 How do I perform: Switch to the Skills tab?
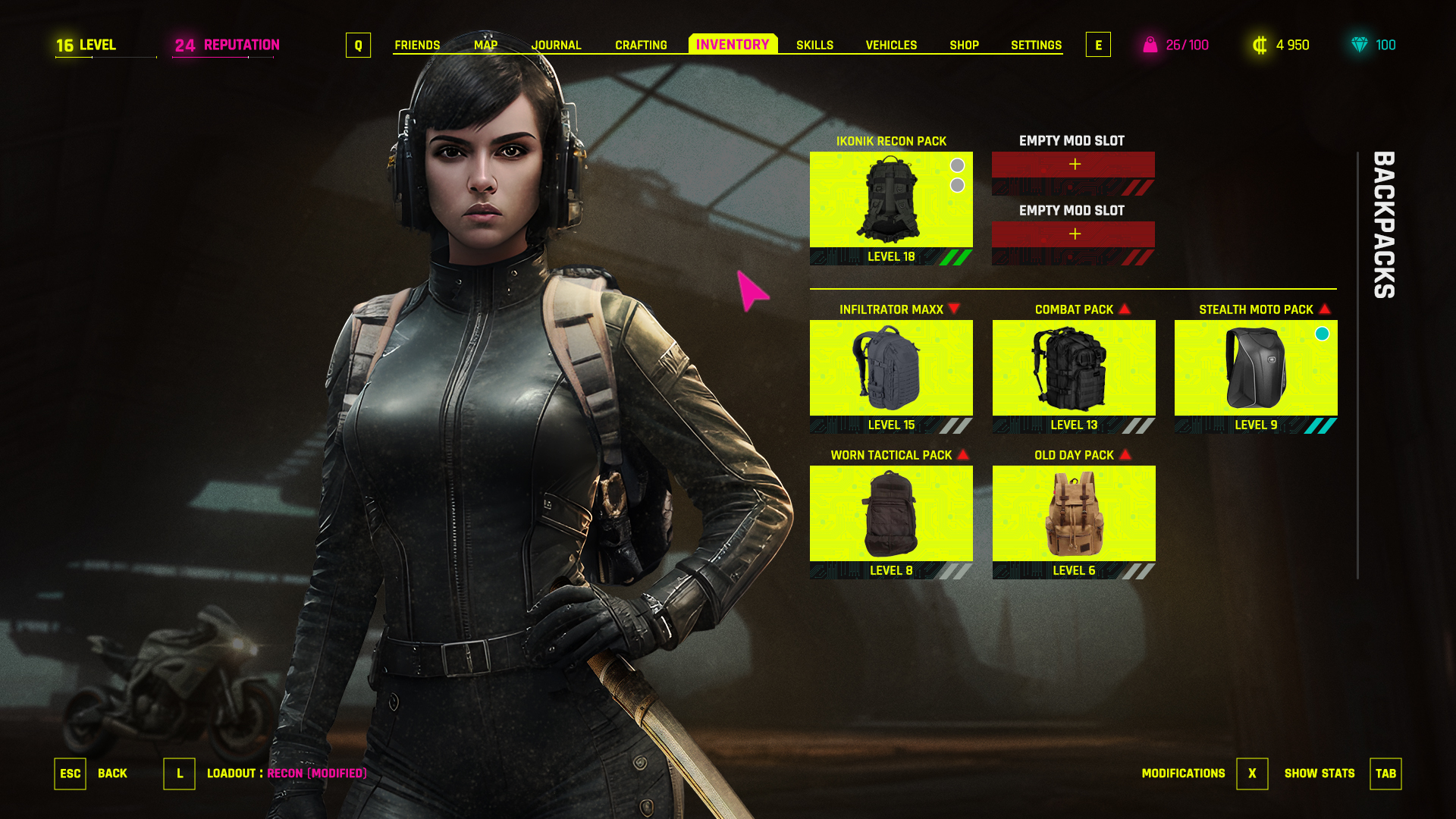(814, 45)
